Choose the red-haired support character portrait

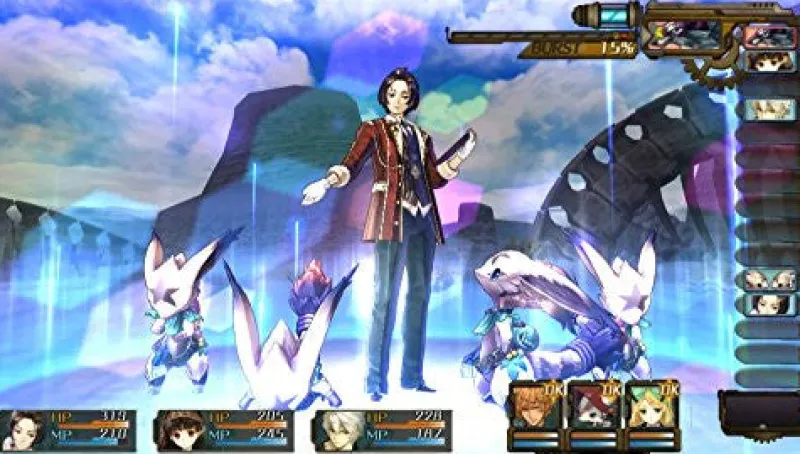(590, 407)
